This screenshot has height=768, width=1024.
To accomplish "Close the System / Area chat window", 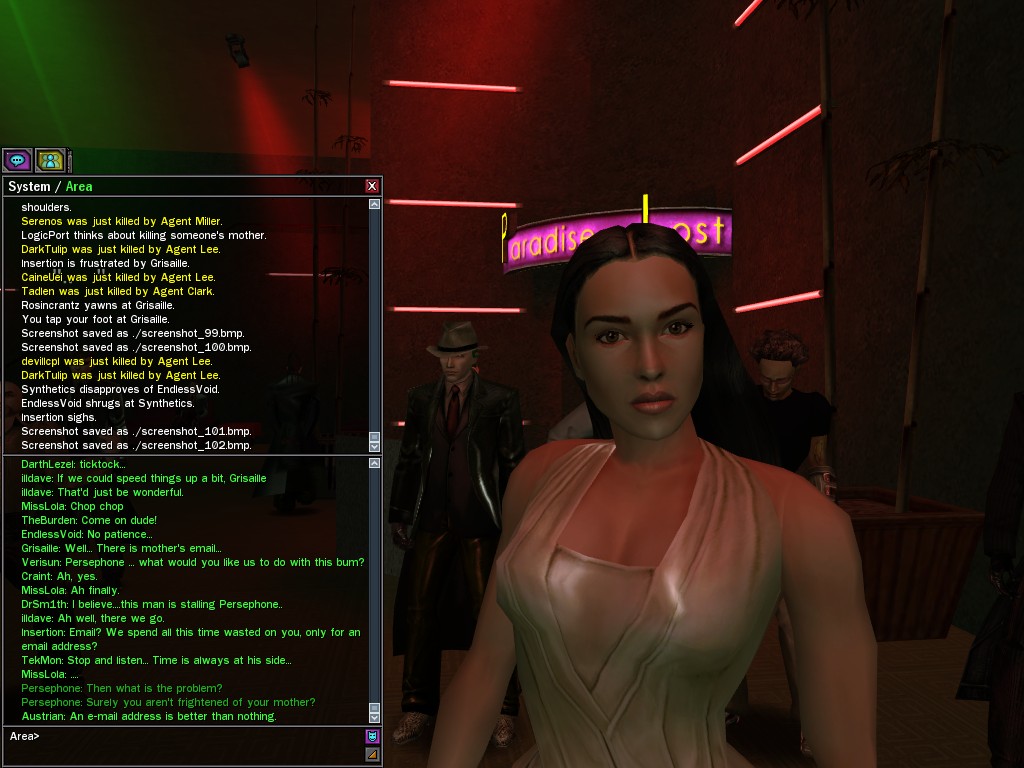I will coord(372,186).
